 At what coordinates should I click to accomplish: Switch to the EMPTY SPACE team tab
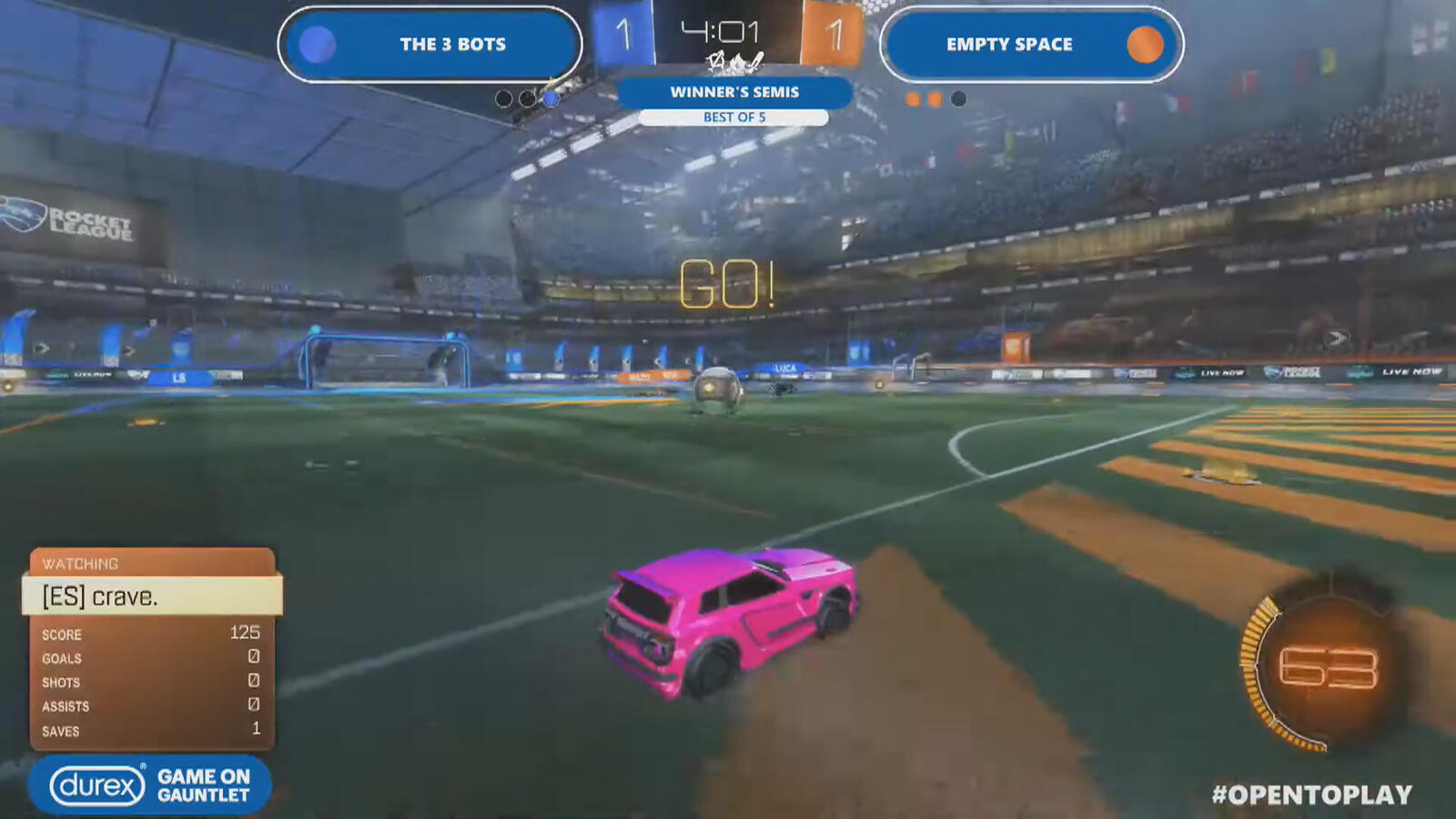tap(1009, 43)
